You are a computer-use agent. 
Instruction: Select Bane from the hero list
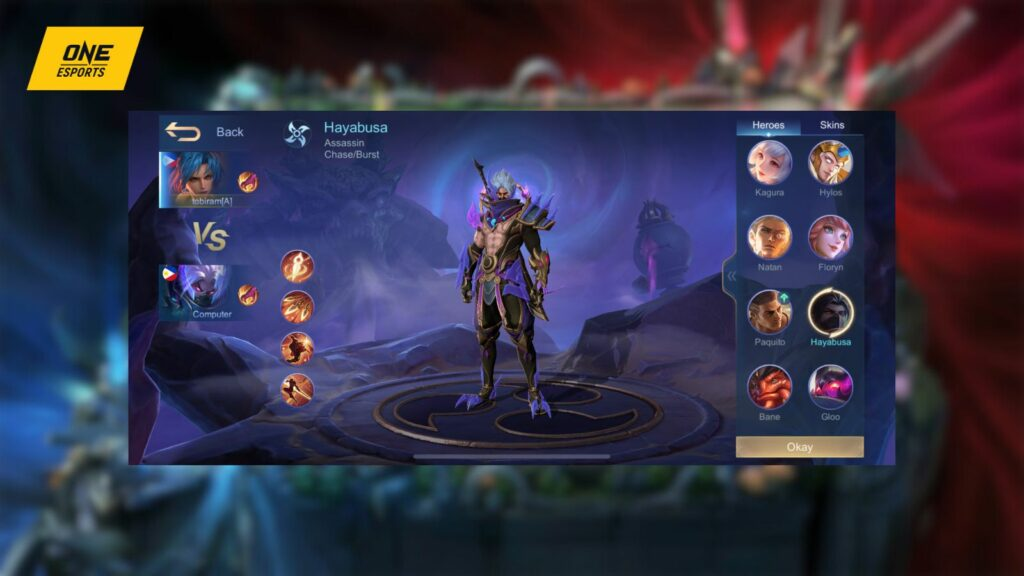tap(770, 386)
